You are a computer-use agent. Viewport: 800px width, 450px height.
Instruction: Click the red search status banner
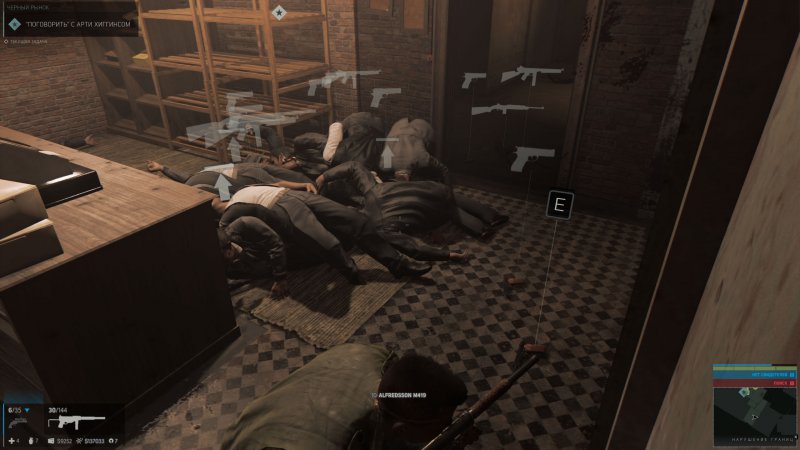[x=754, y=381]
